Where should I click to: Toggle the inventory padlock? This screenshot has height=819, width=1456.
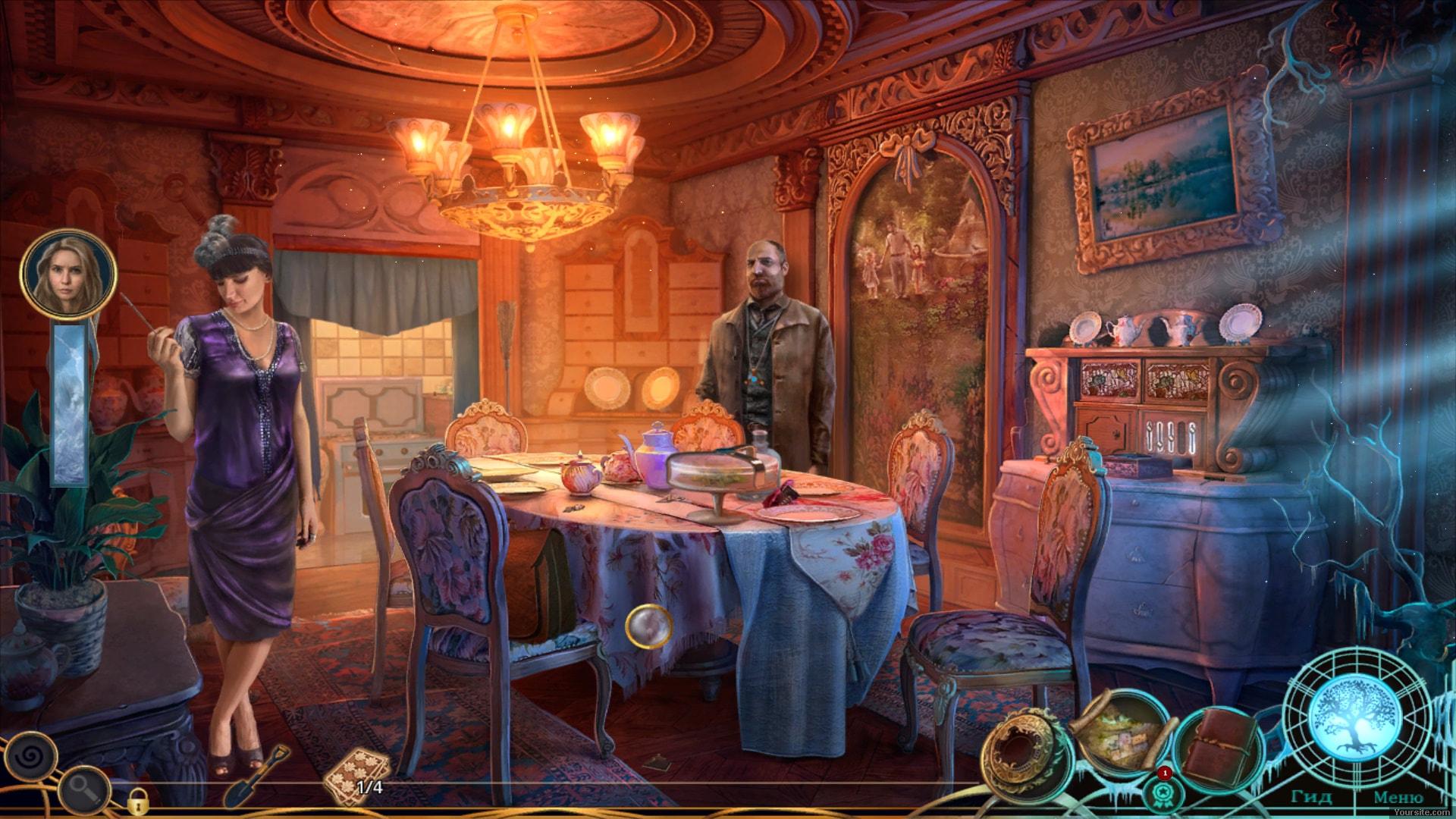[137, 799]
